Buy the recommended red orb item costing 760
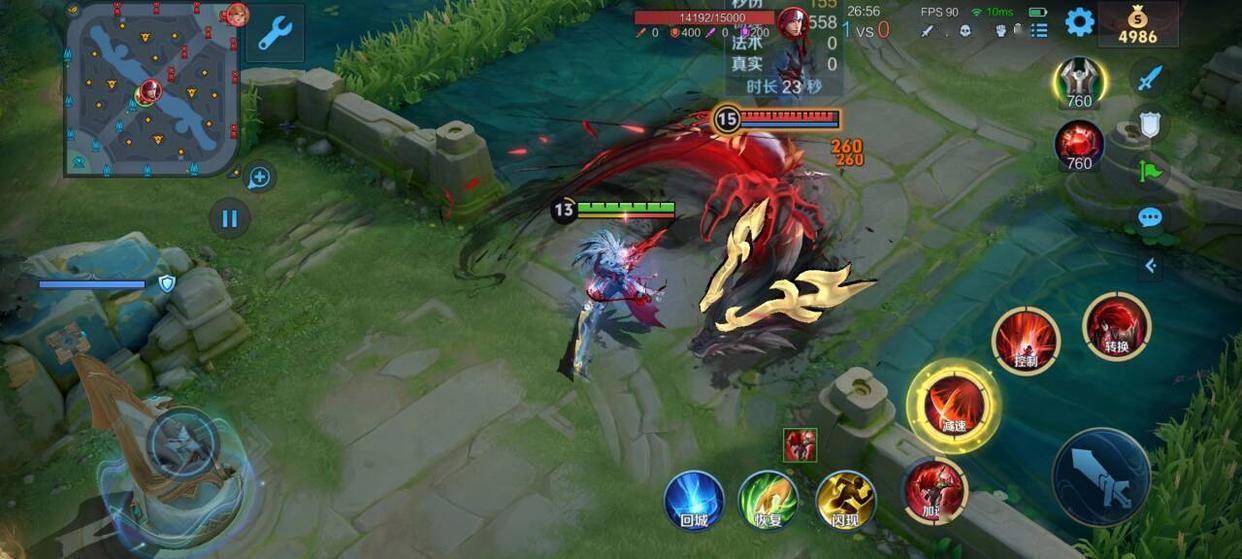Image resolution: width=1242 pixels, height=559 pixels. pos(1079,145)
